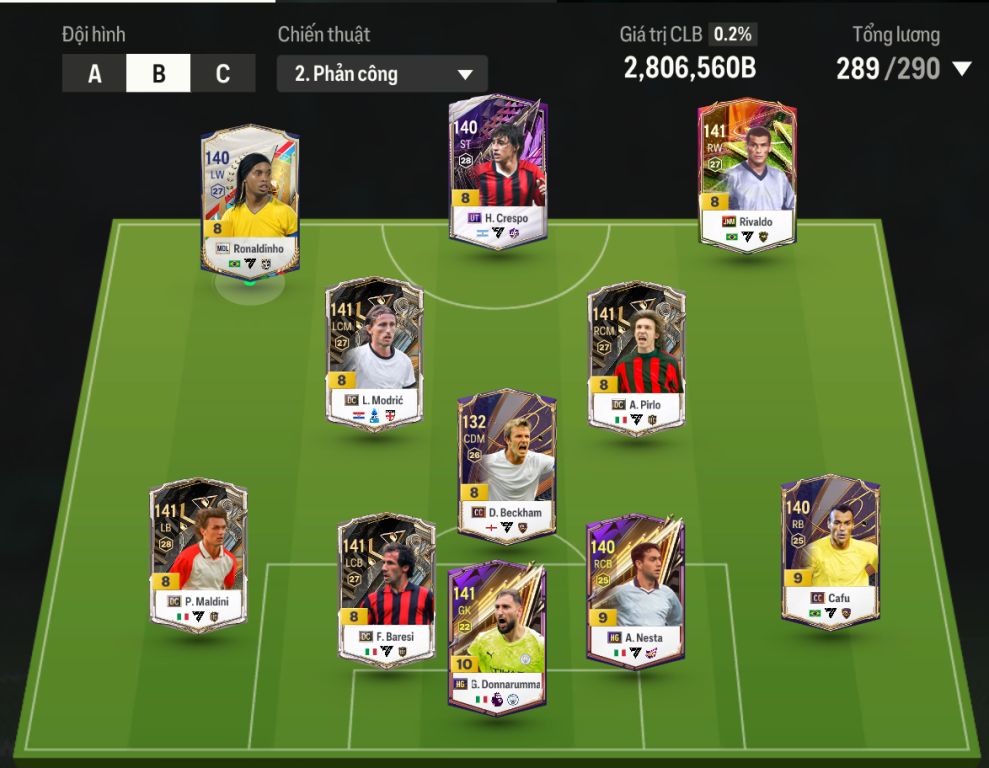Image resolution: width=989 pixels, height=768 pixels.
Task: Expand the Tổng lương salary arrow
Action: click(962, 69)
